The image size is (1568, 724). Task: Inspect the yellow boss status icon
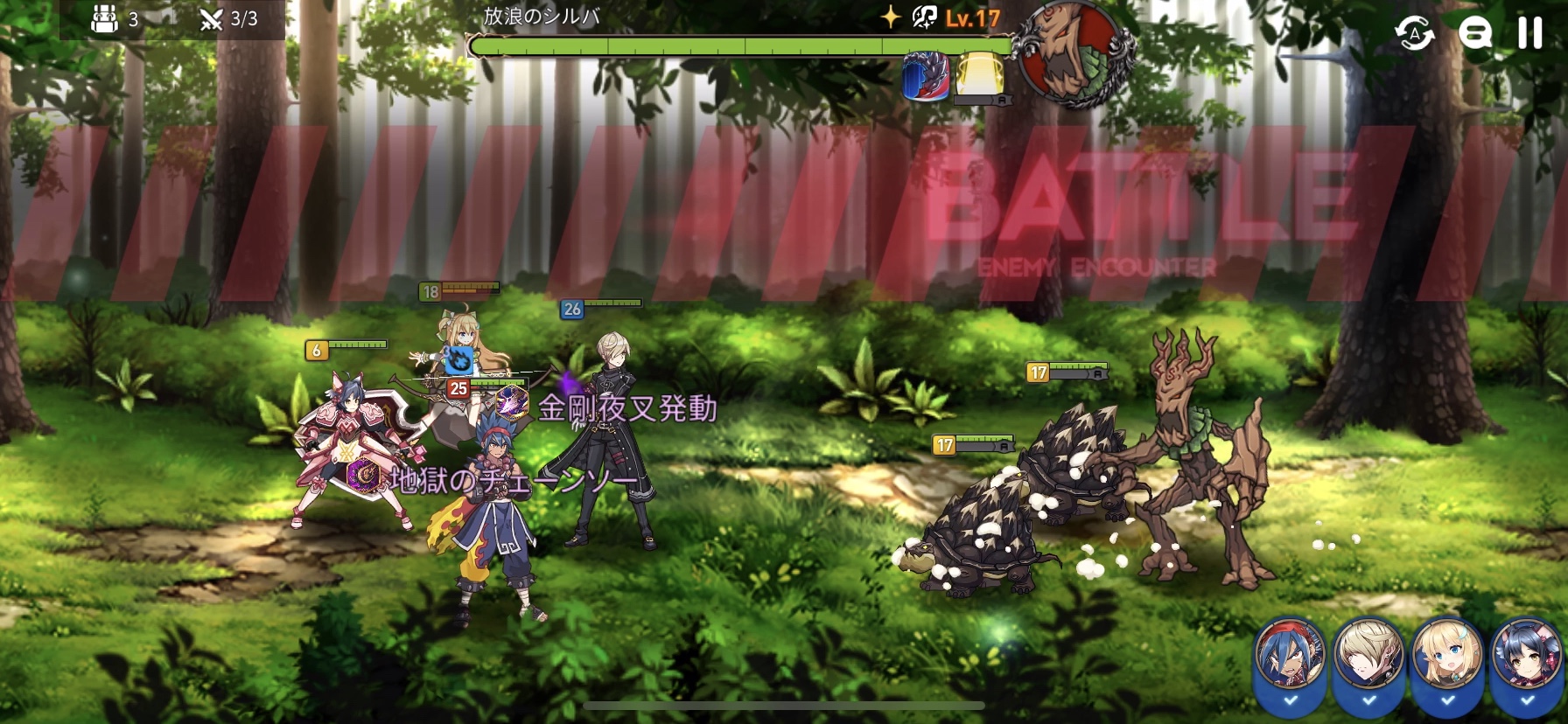(979, 73)
